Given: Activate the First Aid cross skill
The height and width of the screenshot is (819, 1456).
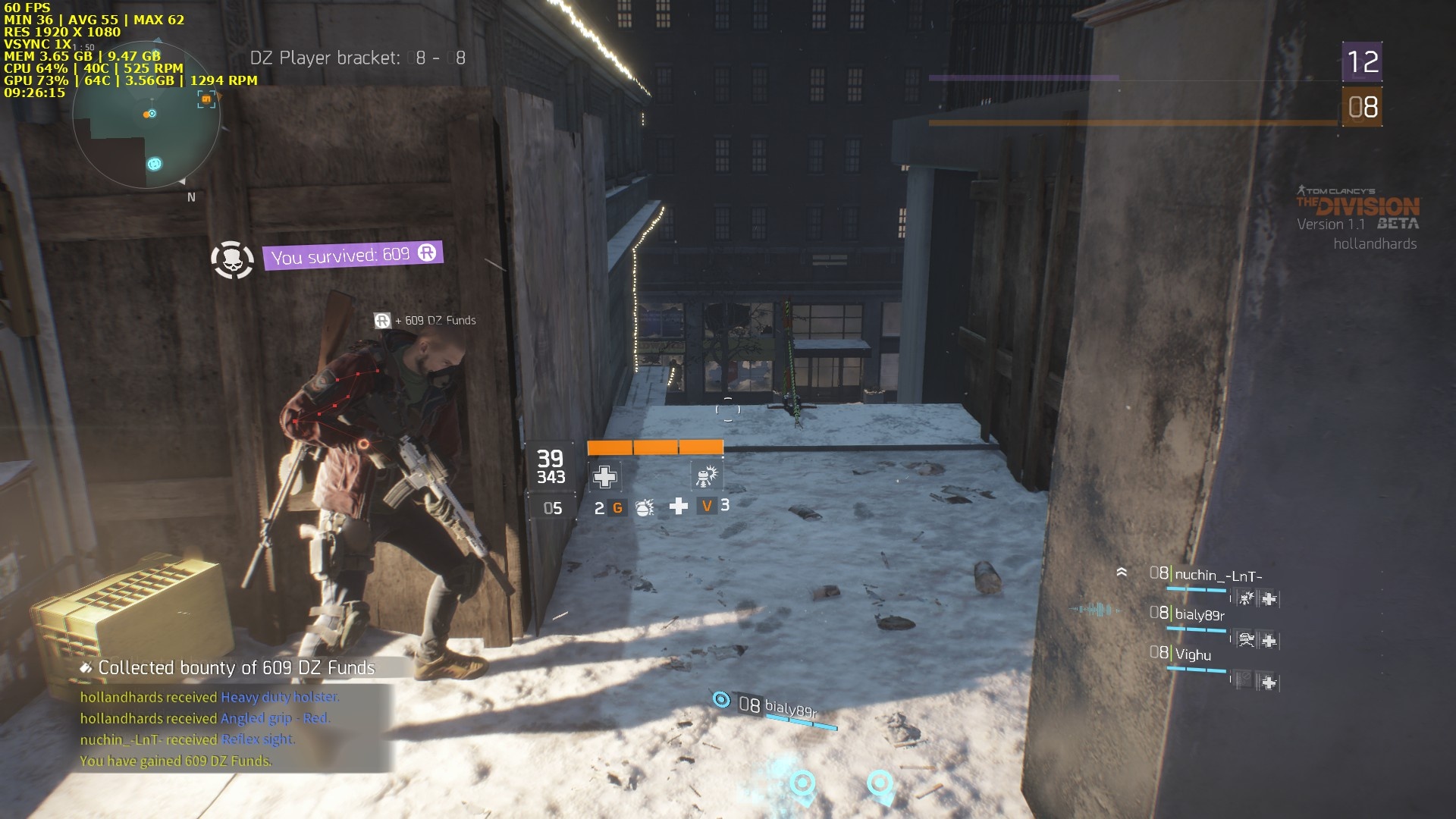Looking at the screenshot, I should 604,477.
